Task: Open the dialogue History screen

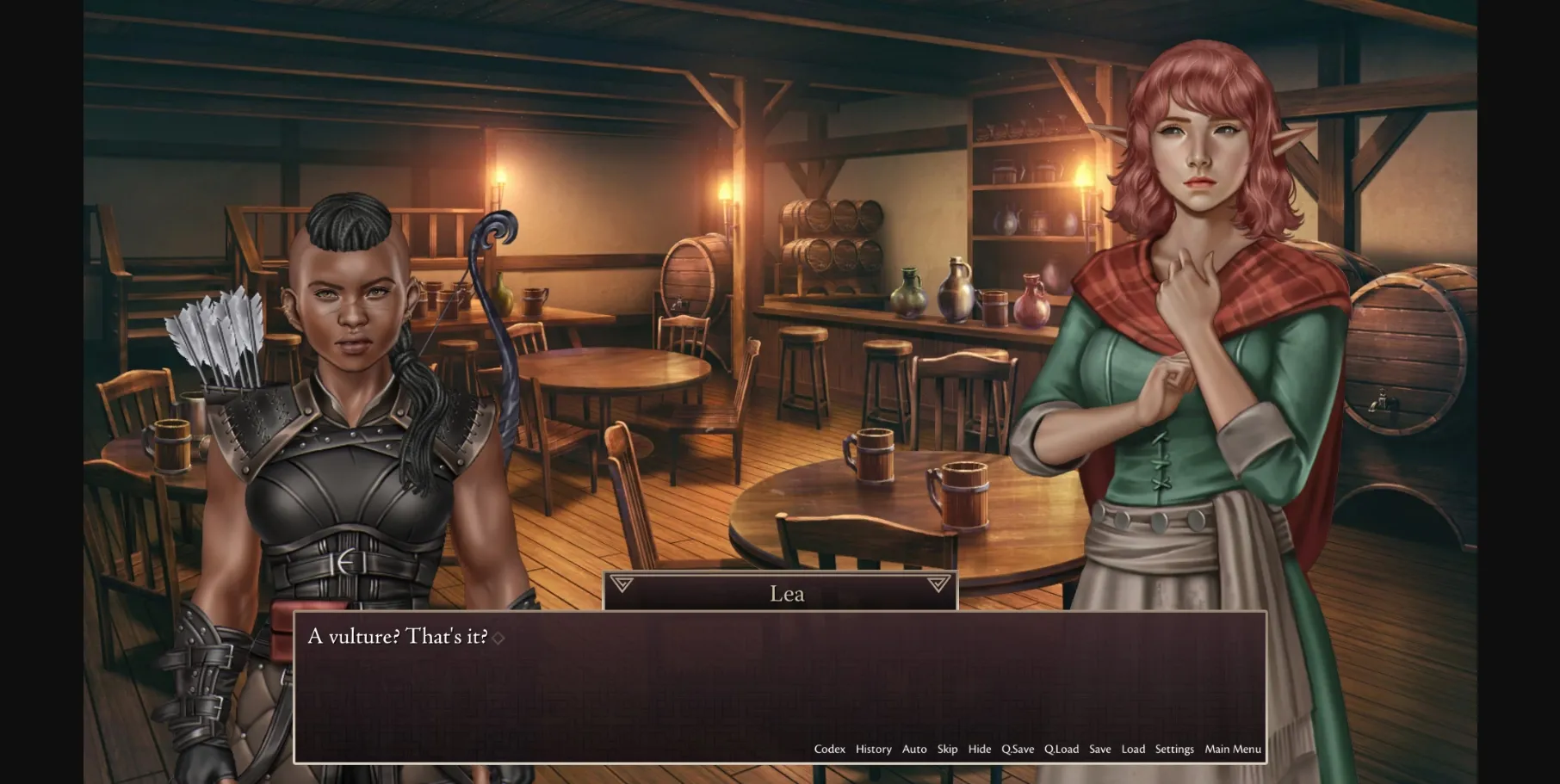Action: 873,750
